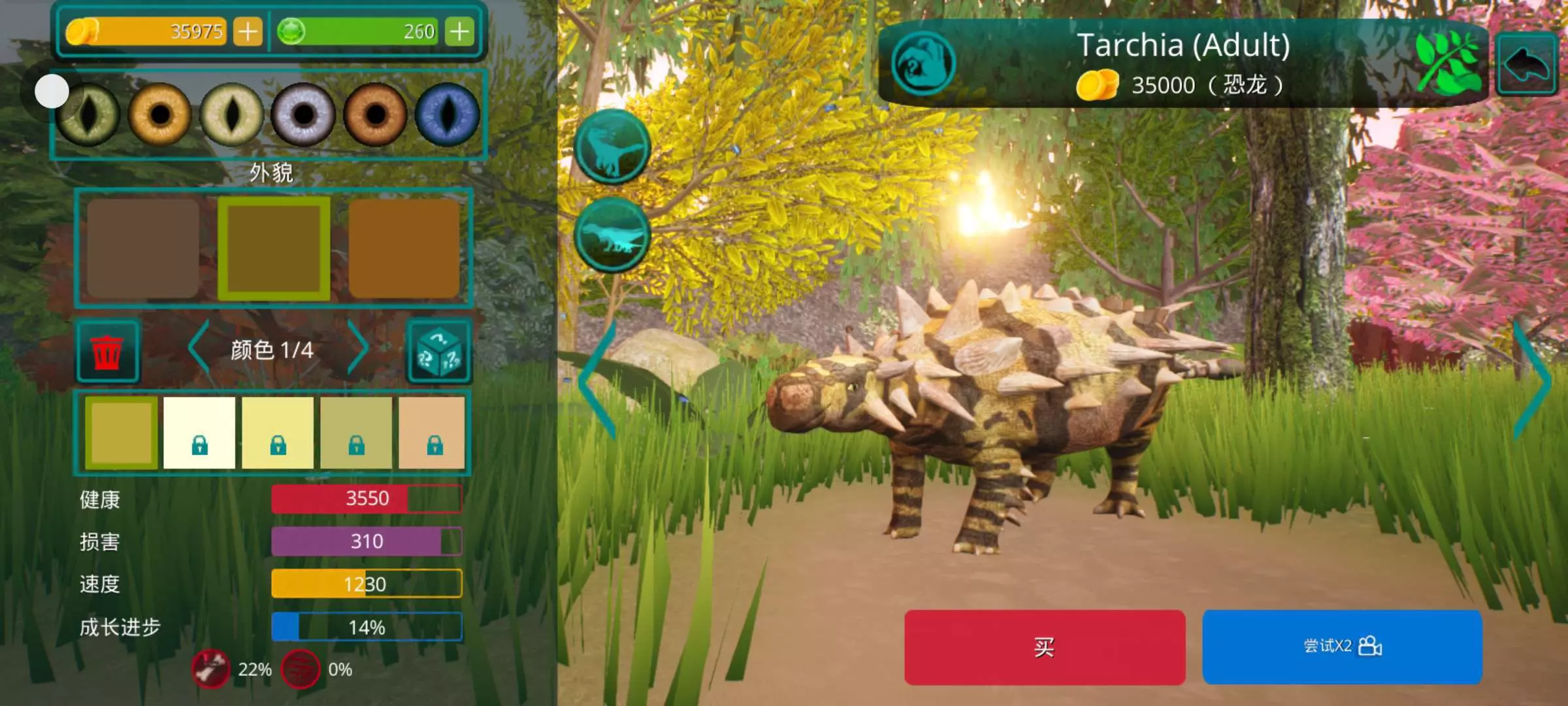Image resolution: width=1568 pixels, height=706 pixels.
Task: Return with the back arrow button
Action: 1527,64
